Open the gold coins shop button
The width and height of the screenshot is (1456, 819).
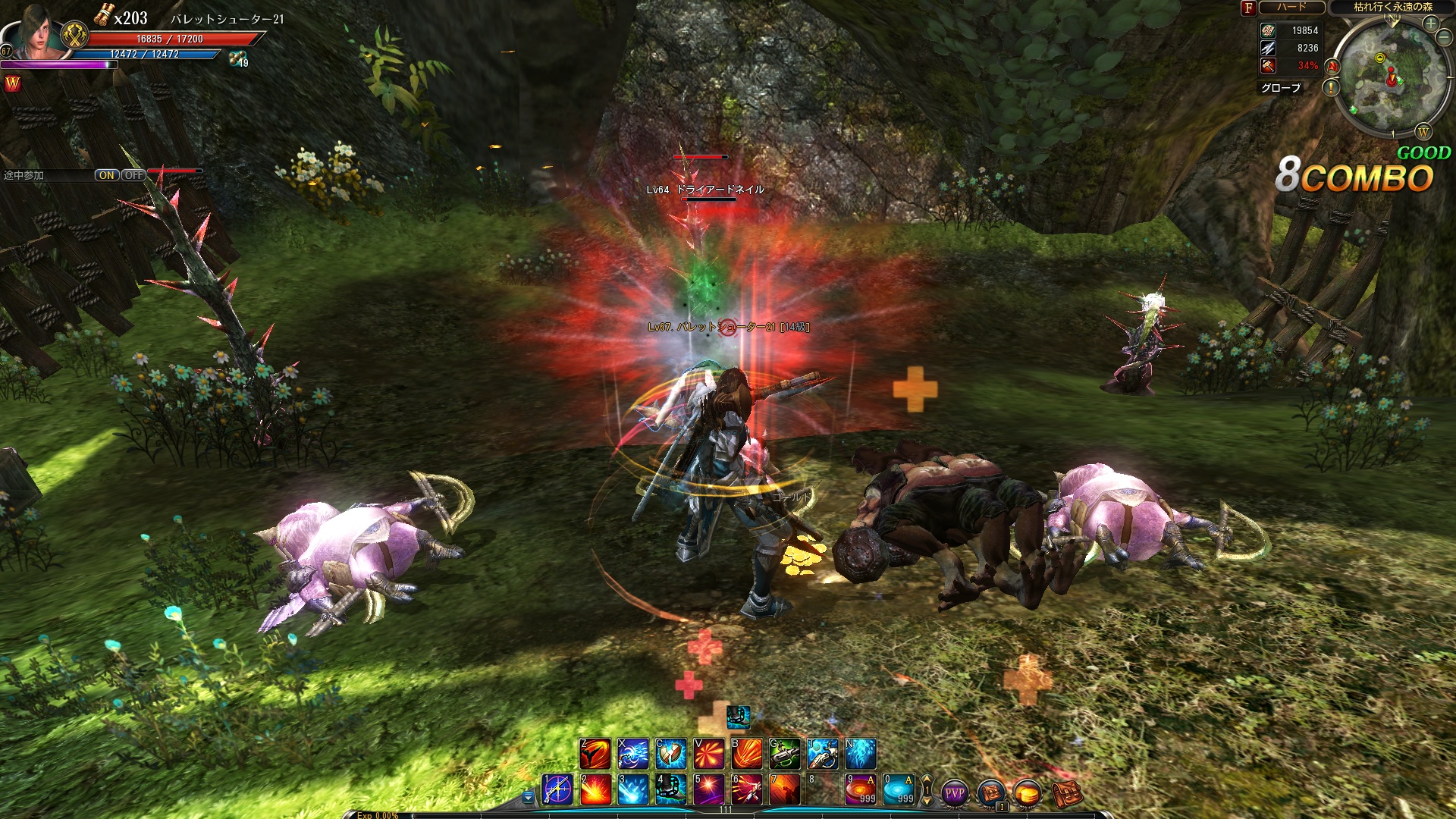(1028, 793)
